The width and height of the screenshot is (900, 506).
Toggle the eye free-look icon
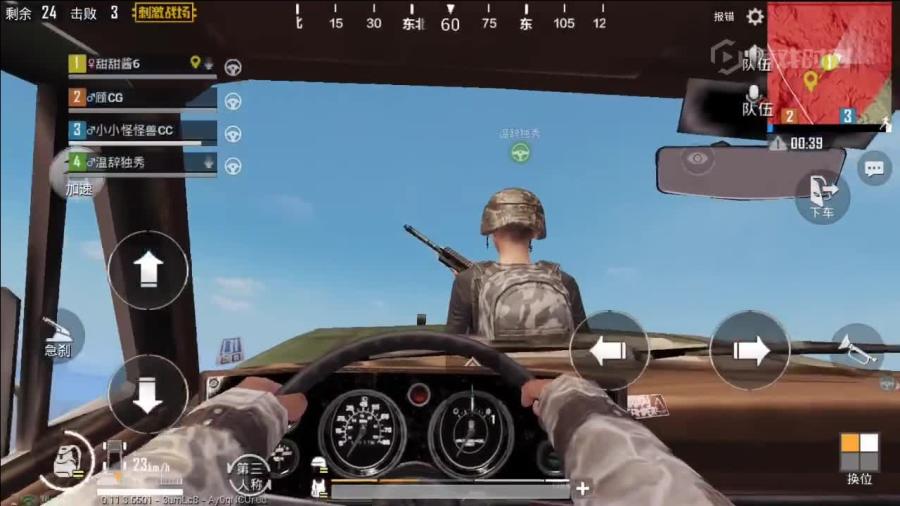[x=699, y=158]
